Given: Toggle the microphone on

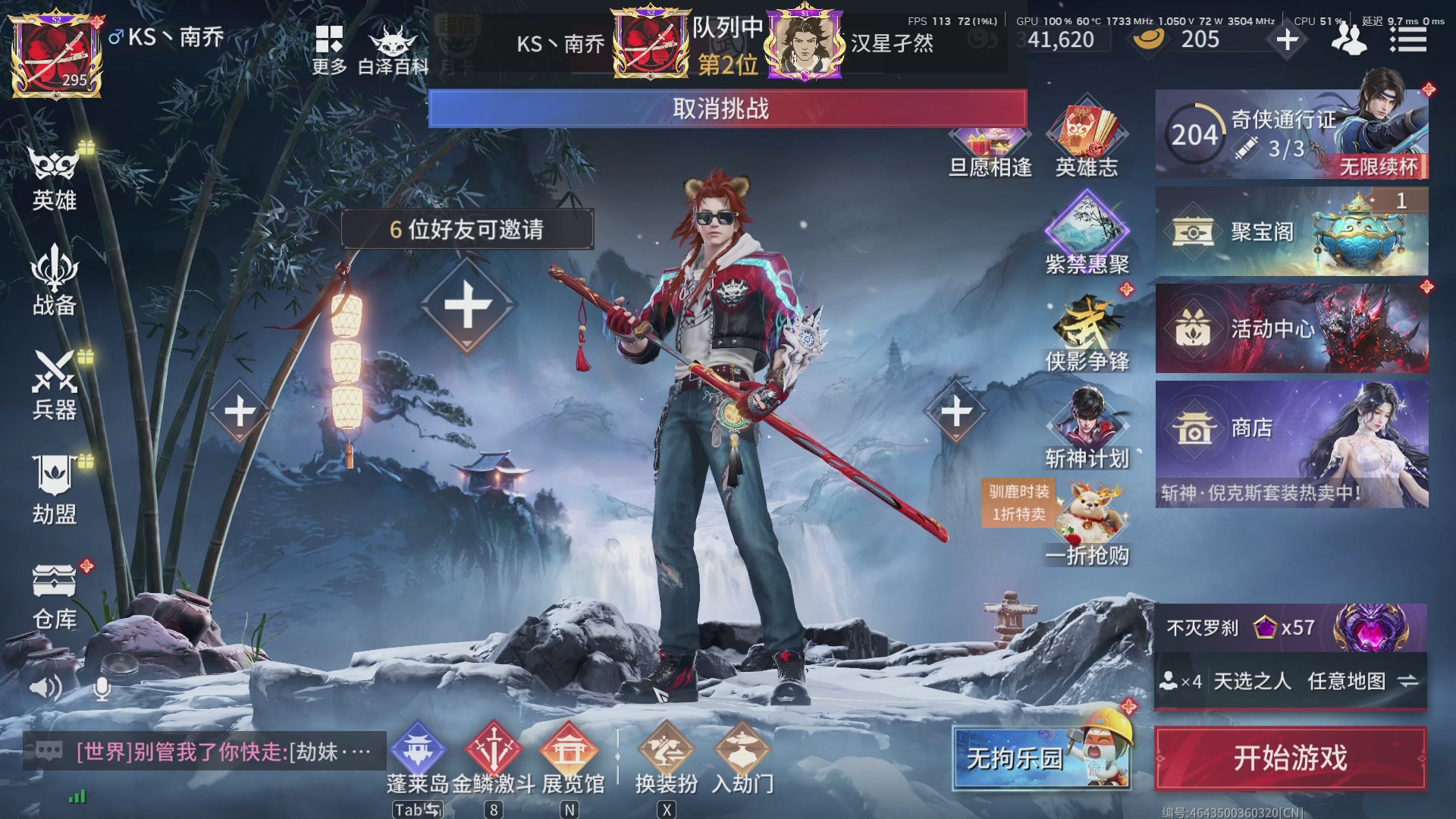Looking at the screenshot, I should 101,690.
